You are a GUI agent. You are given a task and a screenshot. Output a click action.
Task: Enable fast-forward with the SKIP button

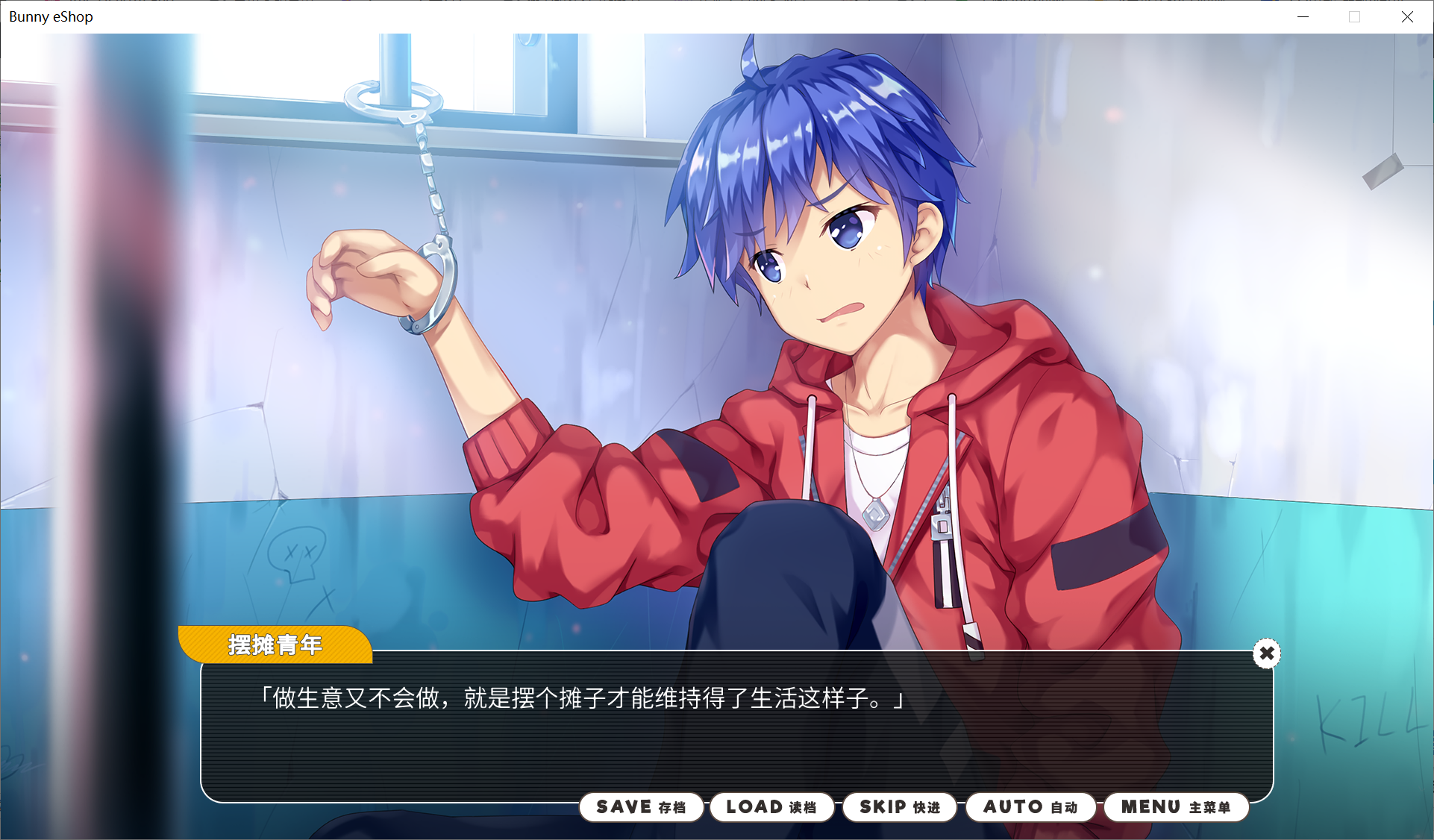point(899,807)
